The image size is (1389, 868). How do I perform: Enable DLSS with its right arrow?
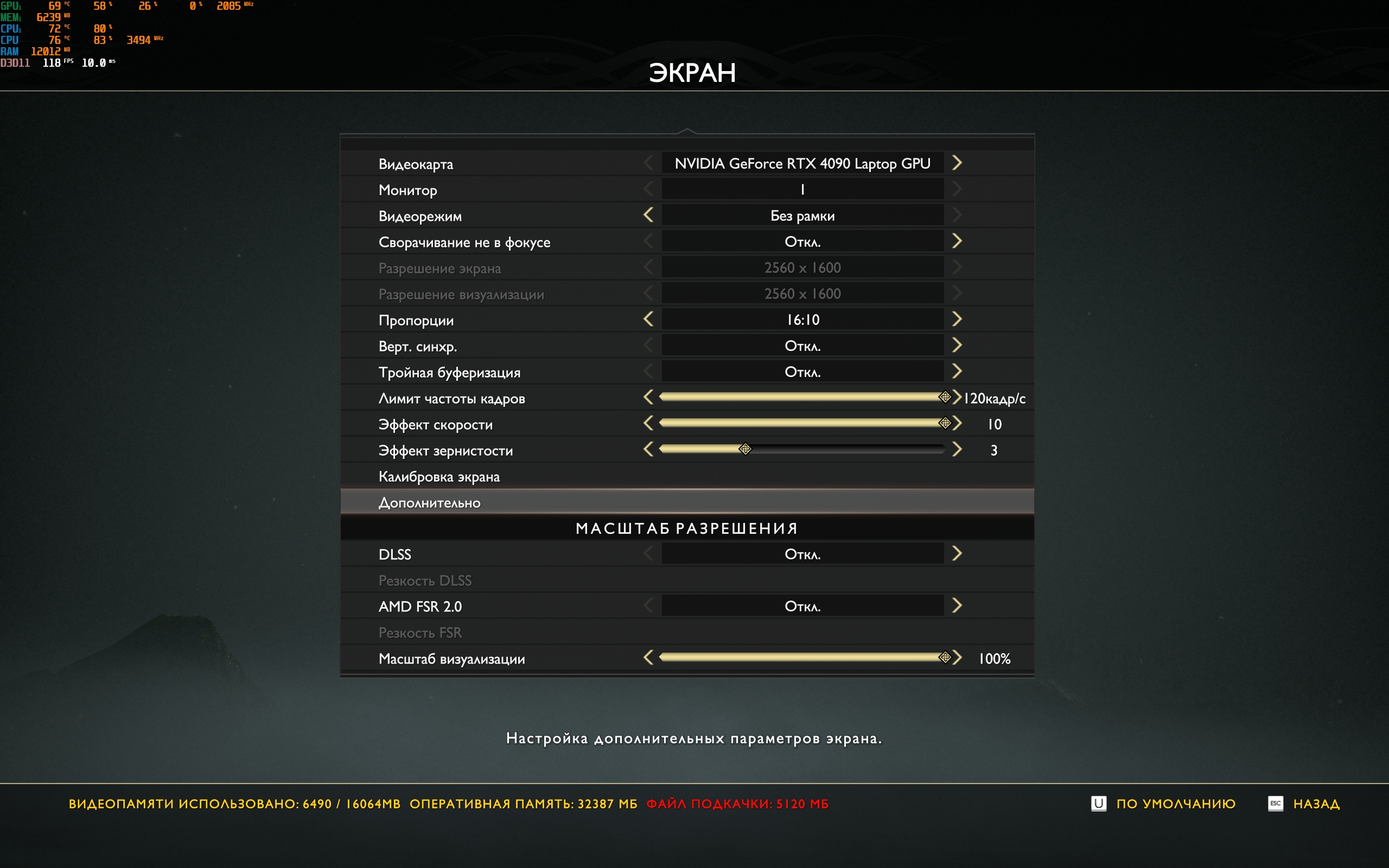coord(956,554)
